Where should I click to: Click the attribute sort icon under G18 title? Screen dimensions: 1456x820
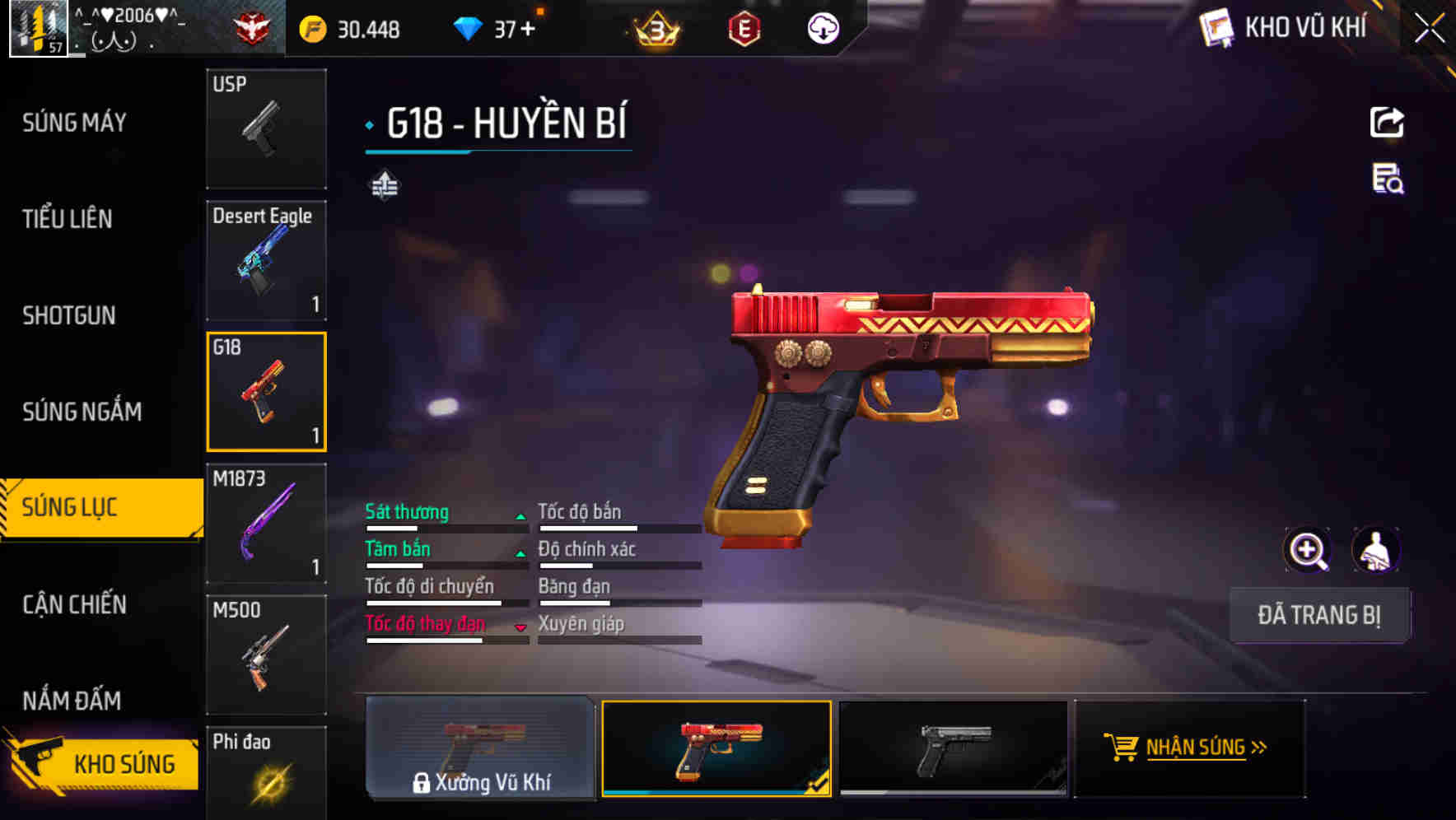point(384,185)
